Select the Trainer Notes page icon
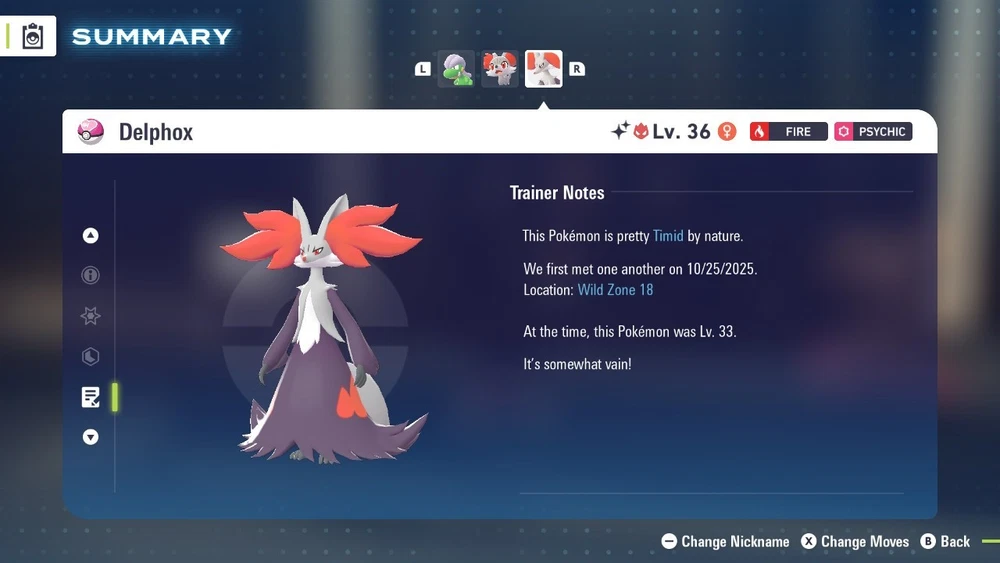Image resolution: width=1000 pixels, height=563 pixels. coord(91,397)
